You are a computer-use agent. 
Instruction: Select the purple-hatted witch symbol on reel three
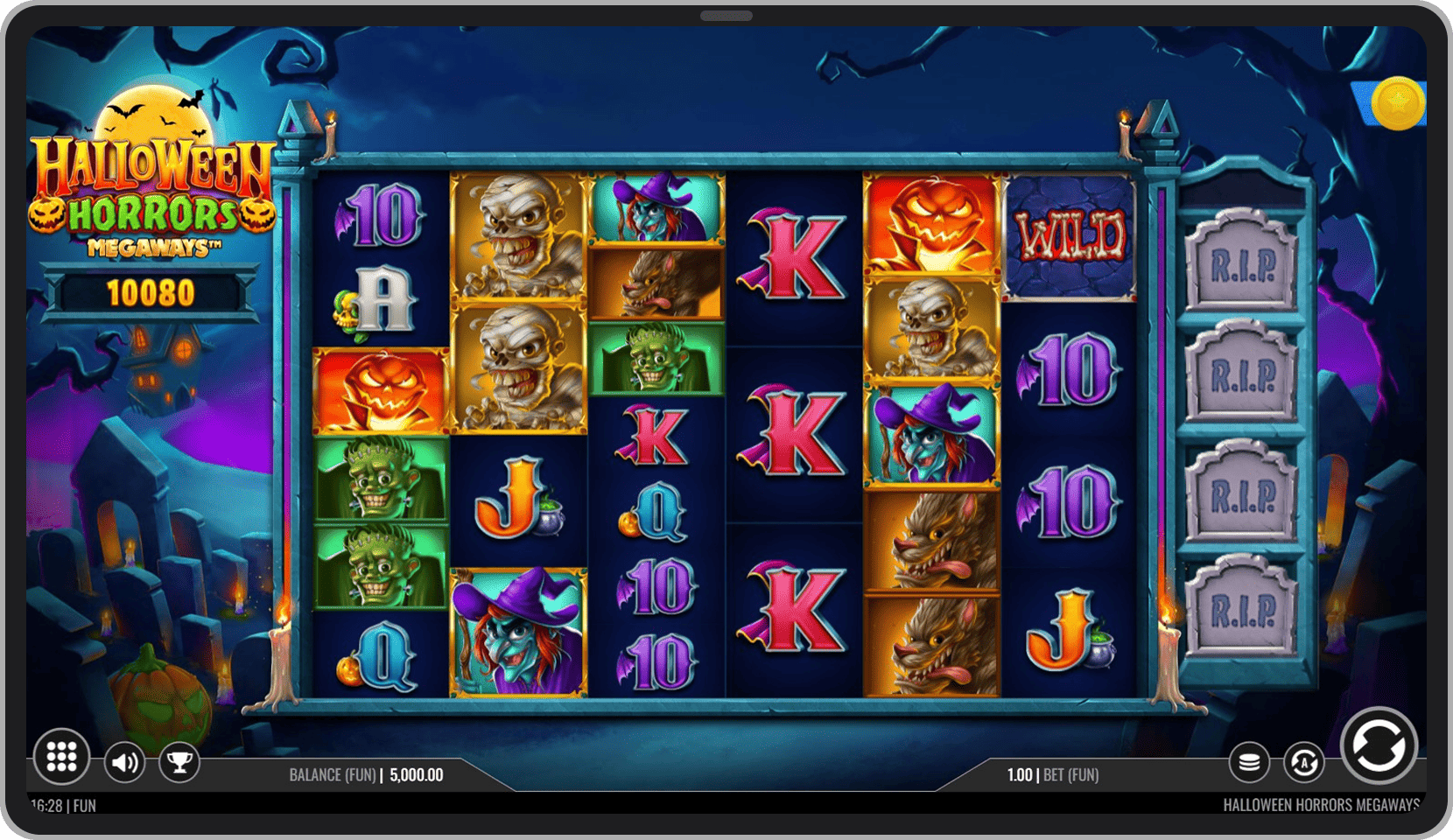652,208
